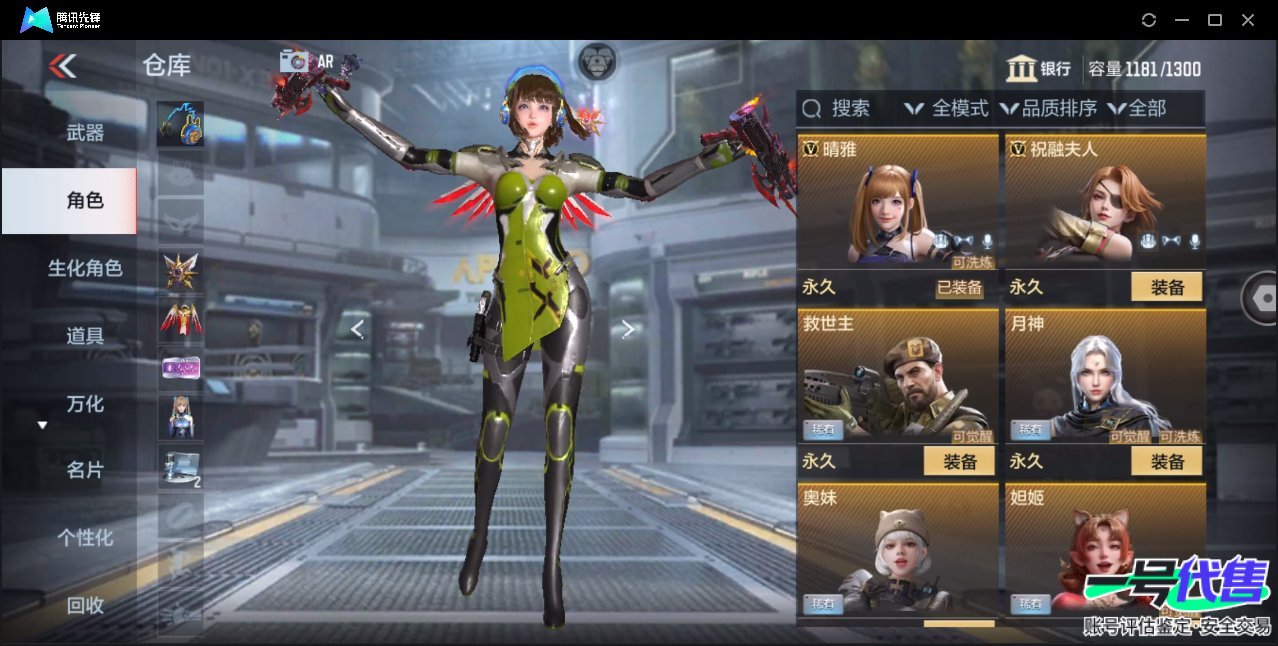Activate the AR camera button
Image resolution: width=1278 pixels, height=646 pixels.
coord(305,61)
